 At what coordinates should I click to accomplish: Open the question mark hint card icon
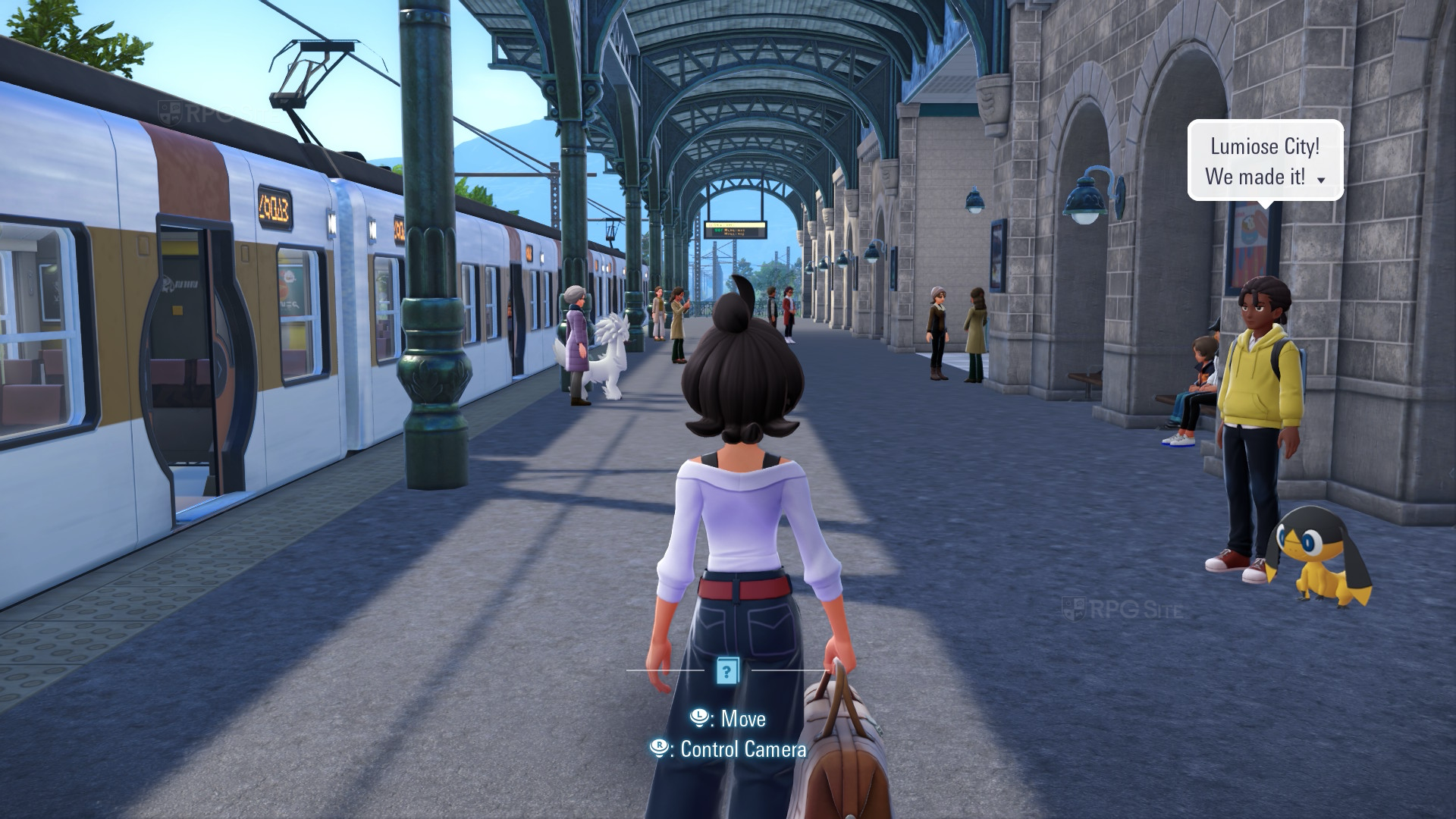coord(726,670)
